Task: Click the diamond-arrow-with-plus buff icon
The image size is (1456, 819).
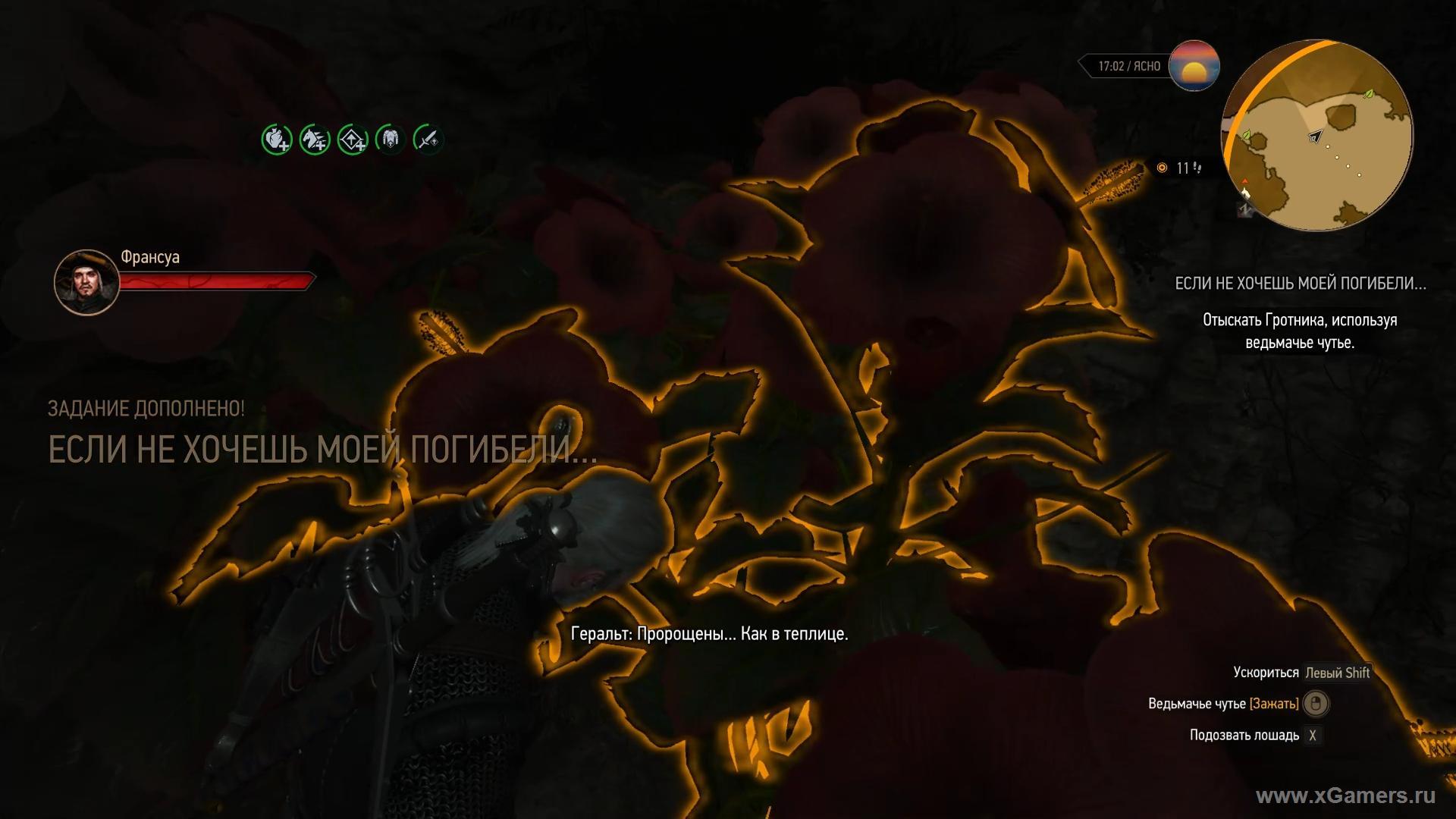Action: (x=353, y=140)
